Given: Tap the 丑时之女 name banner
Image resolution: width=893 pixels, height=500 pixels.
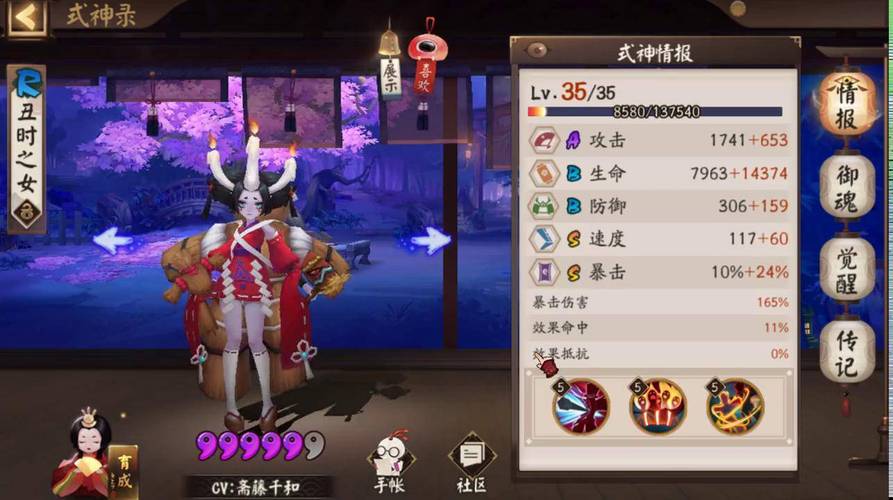Looking at the screenshot, I should pos(26,148).
